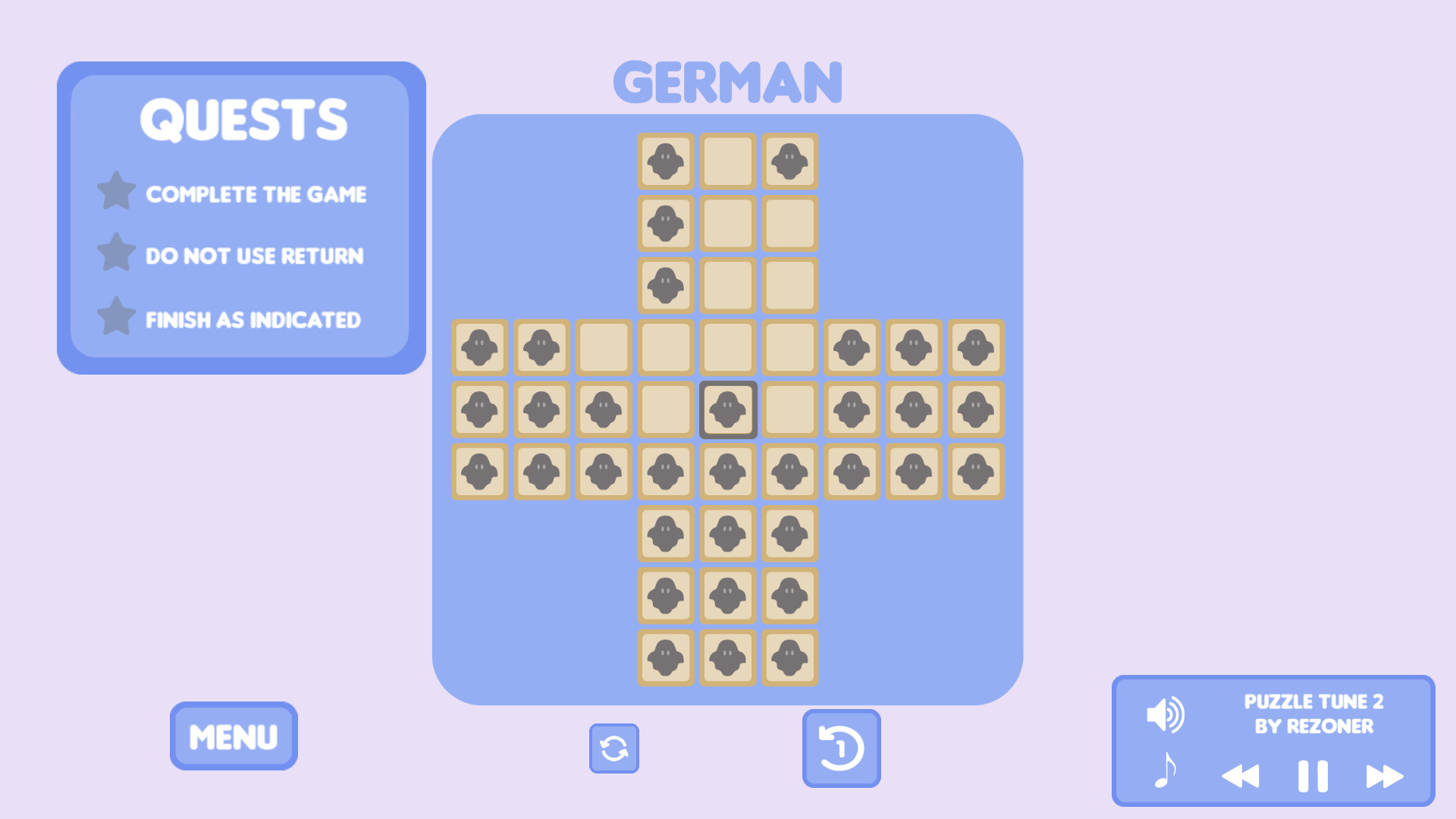Select the bottom-middle peg
Screen dimensions: 1456x819
pyautogui.click(x=727, y=657)
